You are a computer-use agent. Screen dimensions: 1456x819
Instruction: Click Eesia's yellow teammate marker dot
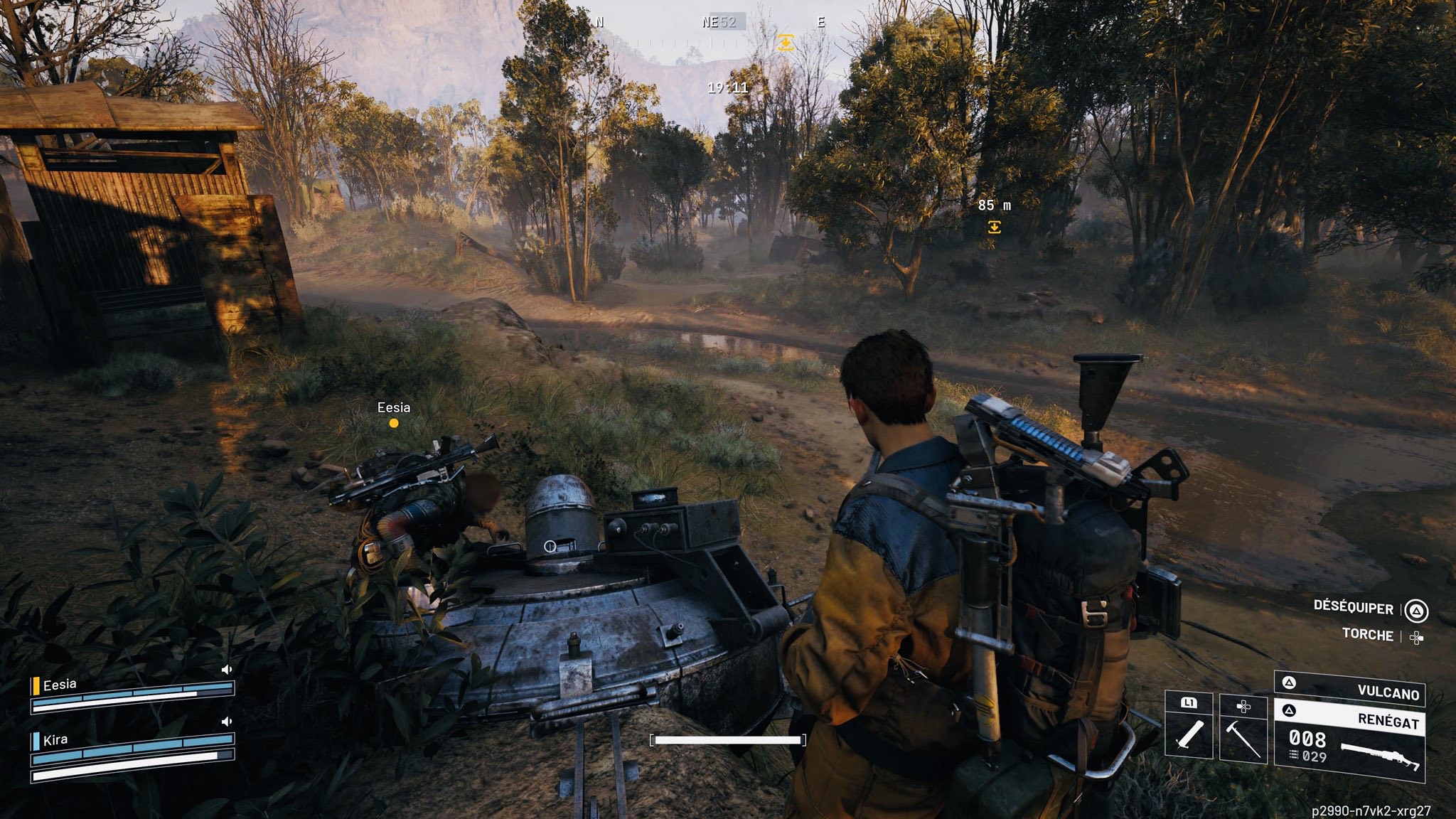tap(394, 423)
